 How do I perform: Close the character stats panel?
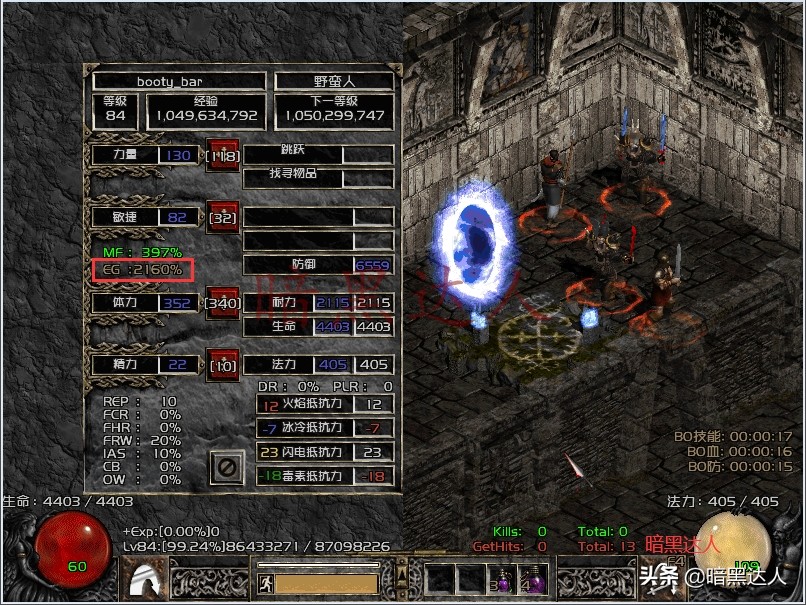227,466
